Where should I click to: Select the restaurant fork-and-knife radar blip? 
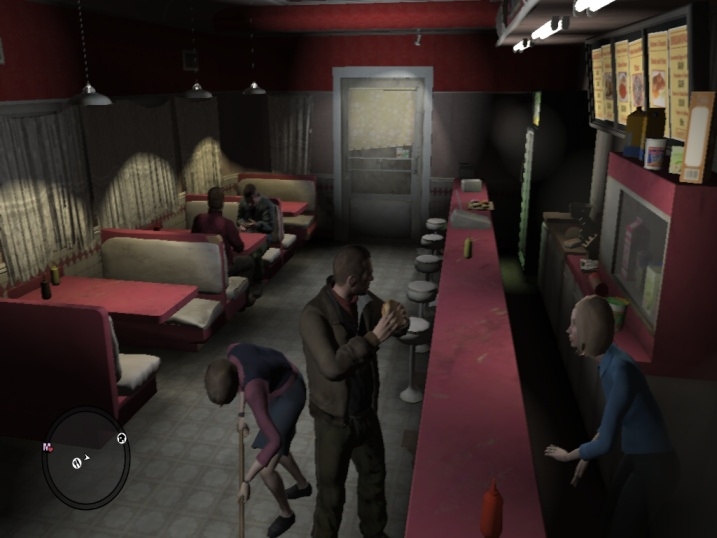[78, 462]
